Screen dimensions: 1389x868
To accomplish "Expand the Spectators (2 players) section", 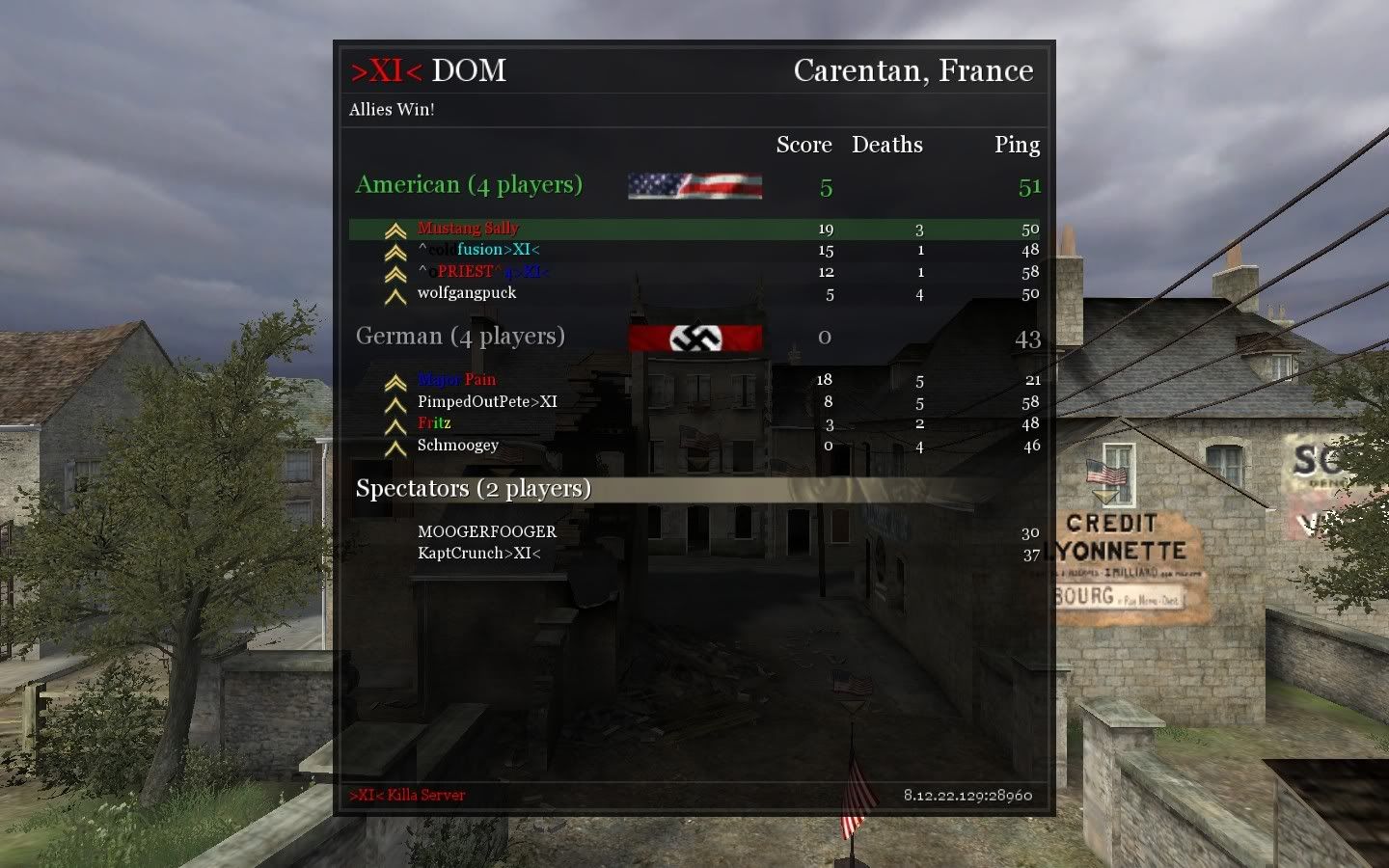I will point(474,488).
